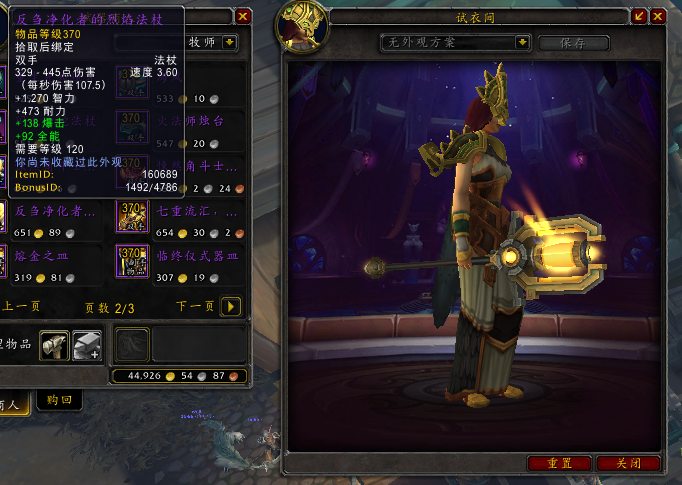Screen dimensions: 682x485
Task: Repair one item with the hammer icon
Action: coord(54,343)
